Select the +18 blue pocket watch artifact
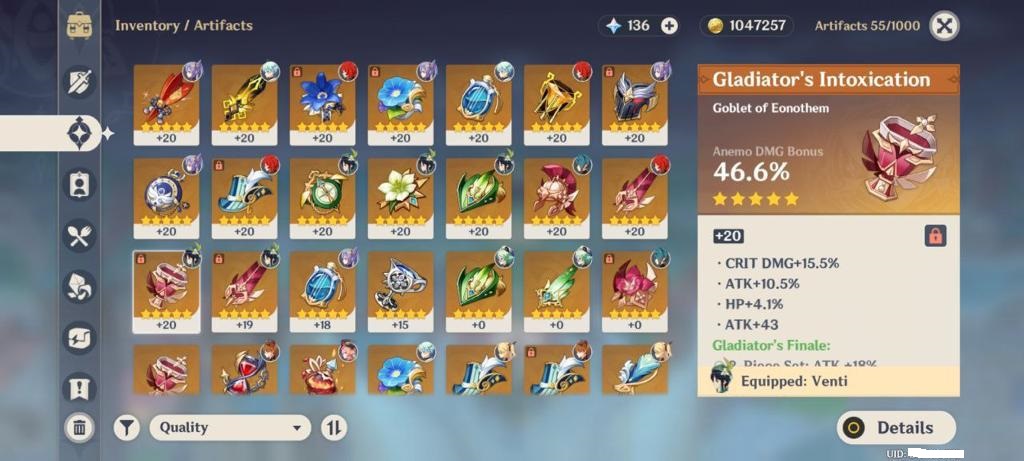The height and width of the screenshot is (461, 1024). (322, 289)
